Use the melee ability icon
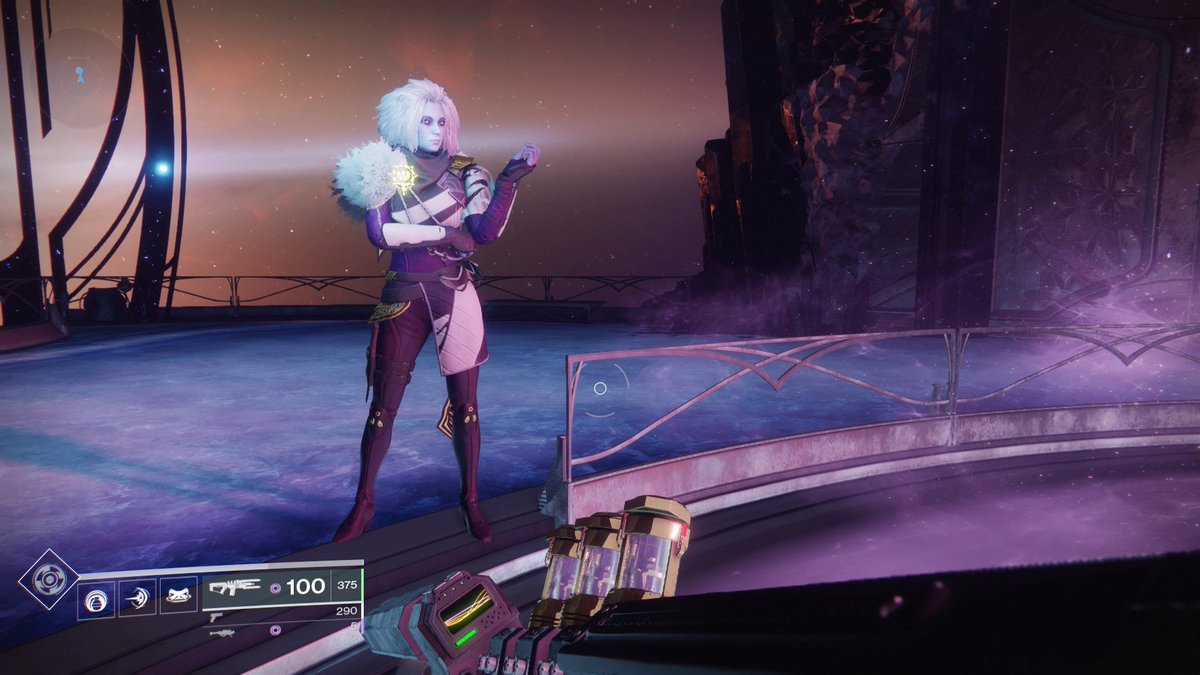 [x=138, y=597]
